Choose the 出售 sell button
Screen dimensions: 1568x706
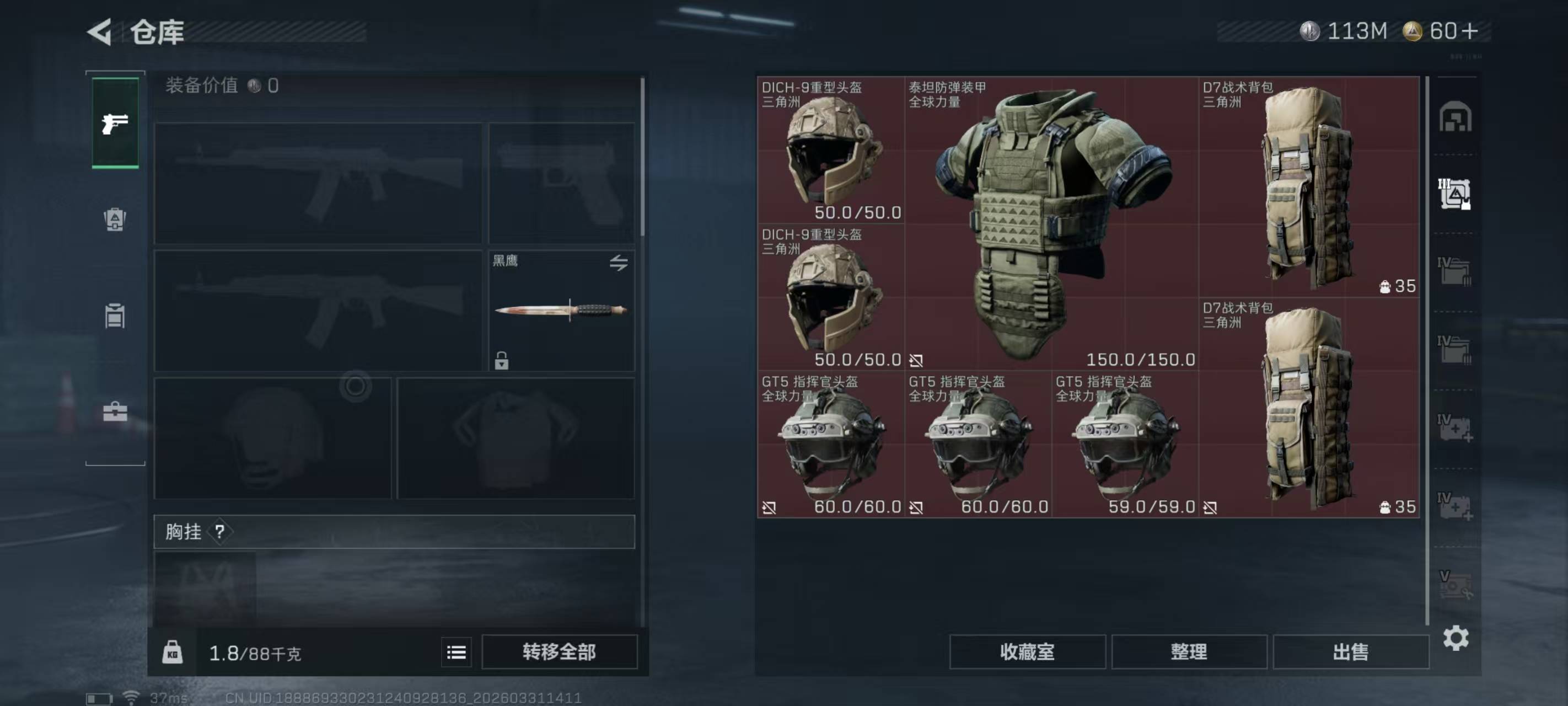point(1350,652)
